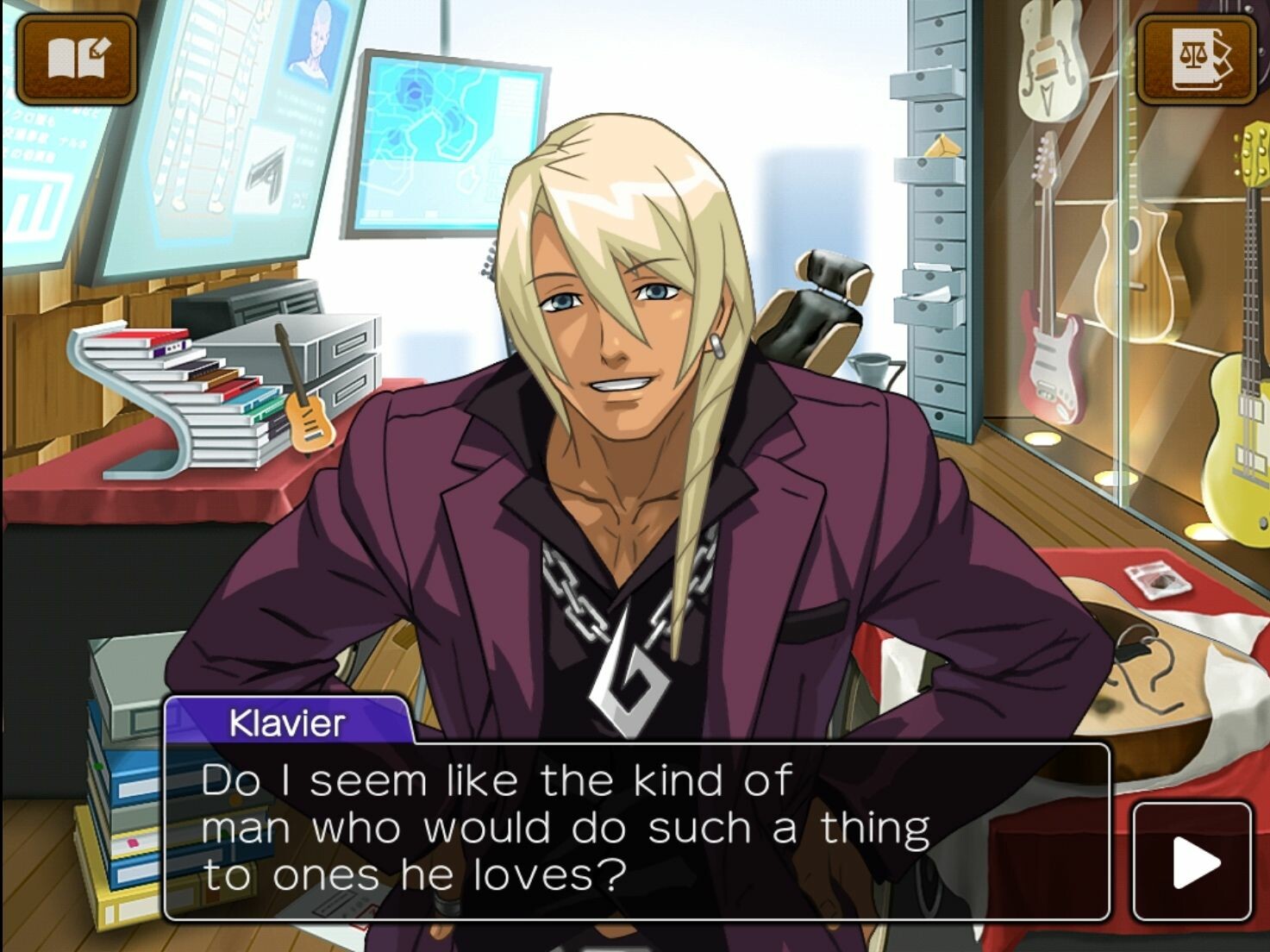Open the save journal book icon
The image size is (1270, 952).
tap(77, 60)
